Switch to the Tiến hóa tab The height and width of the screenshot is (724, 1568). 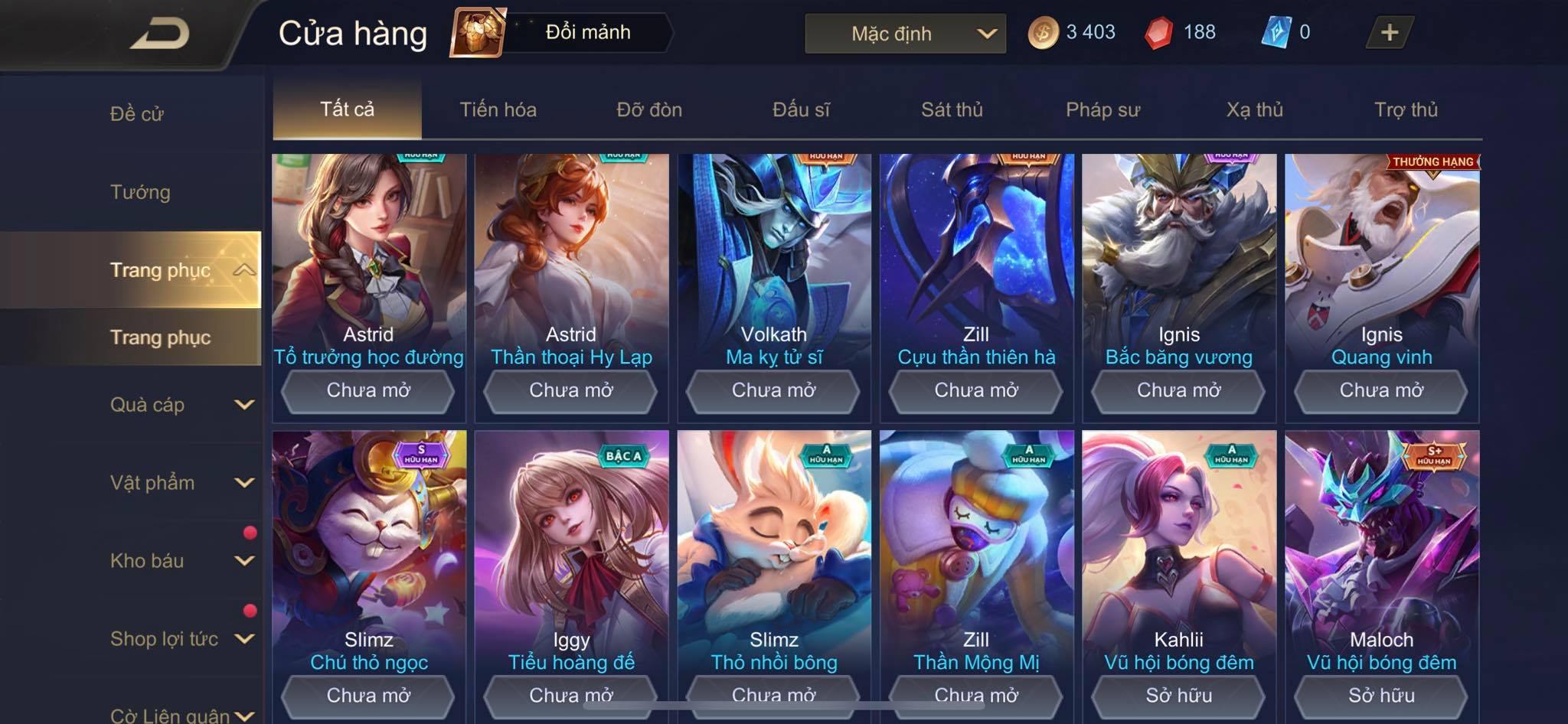coord(498,109)
